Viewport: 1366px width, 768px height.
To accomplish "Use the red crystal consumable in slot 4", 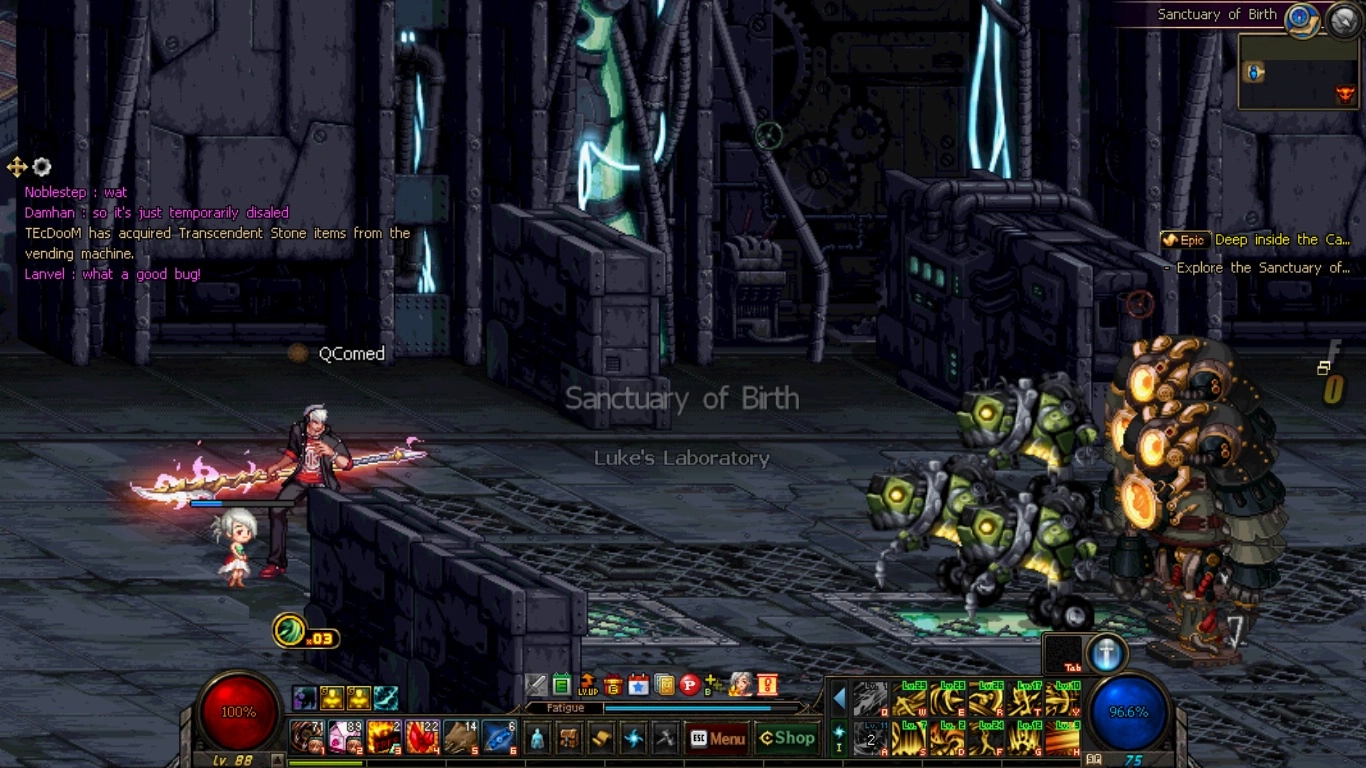I will coord(423,738).
